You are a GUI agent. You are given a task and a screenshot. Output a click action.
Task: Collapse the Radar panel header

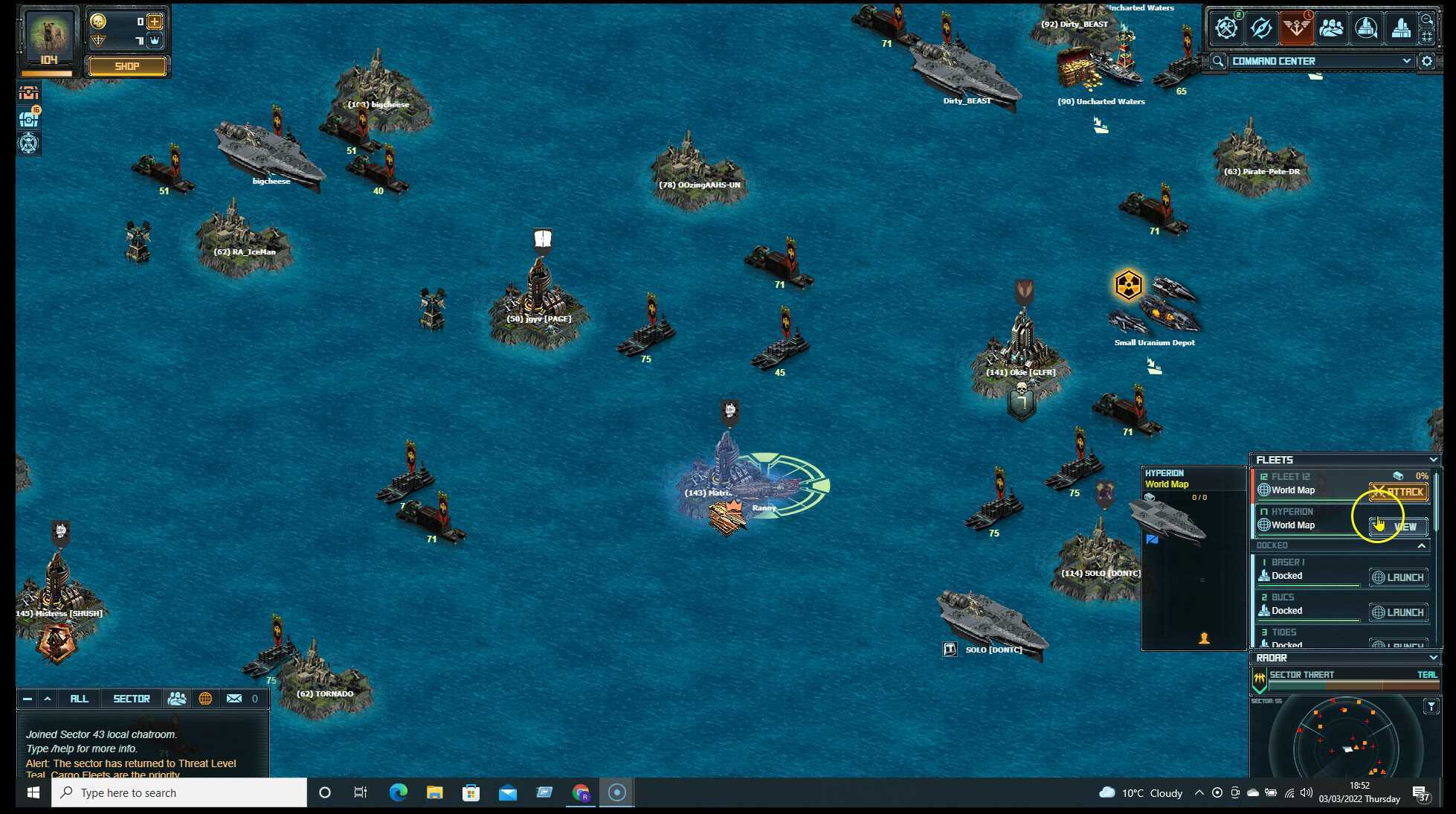click(x=1433, y=658)
